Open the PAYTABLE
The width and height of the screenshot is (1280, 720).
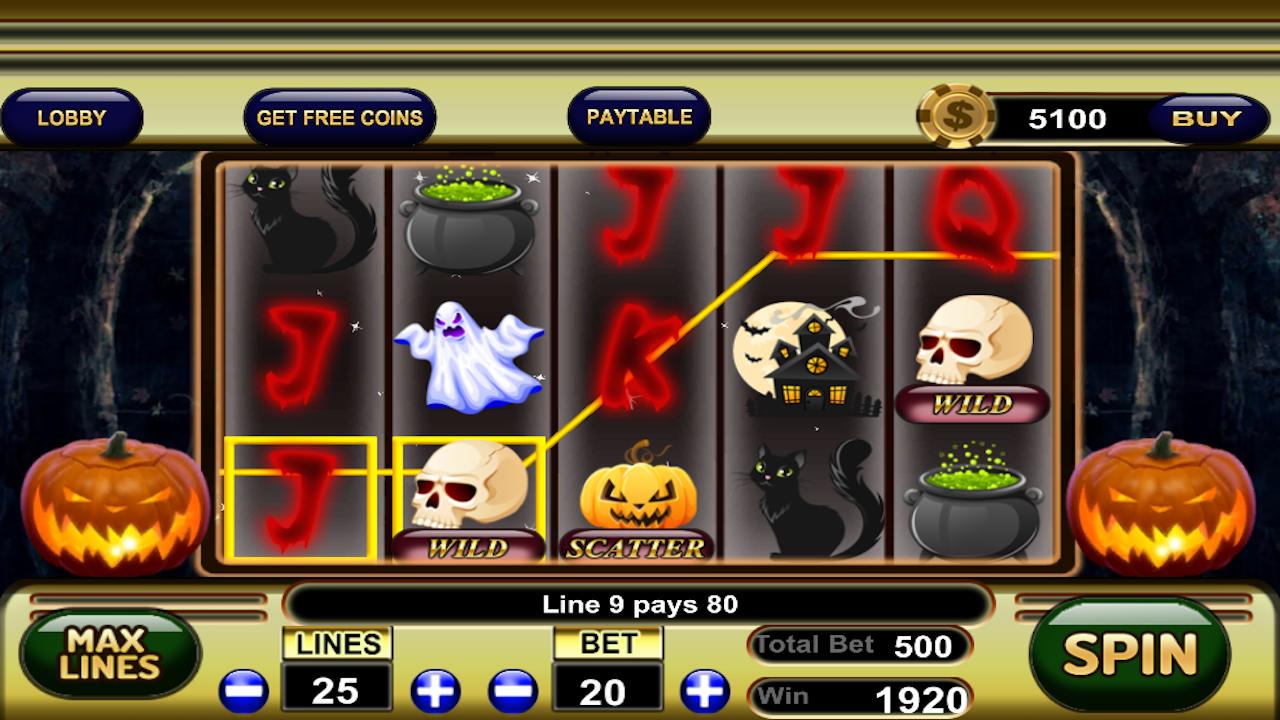[639, 115]
